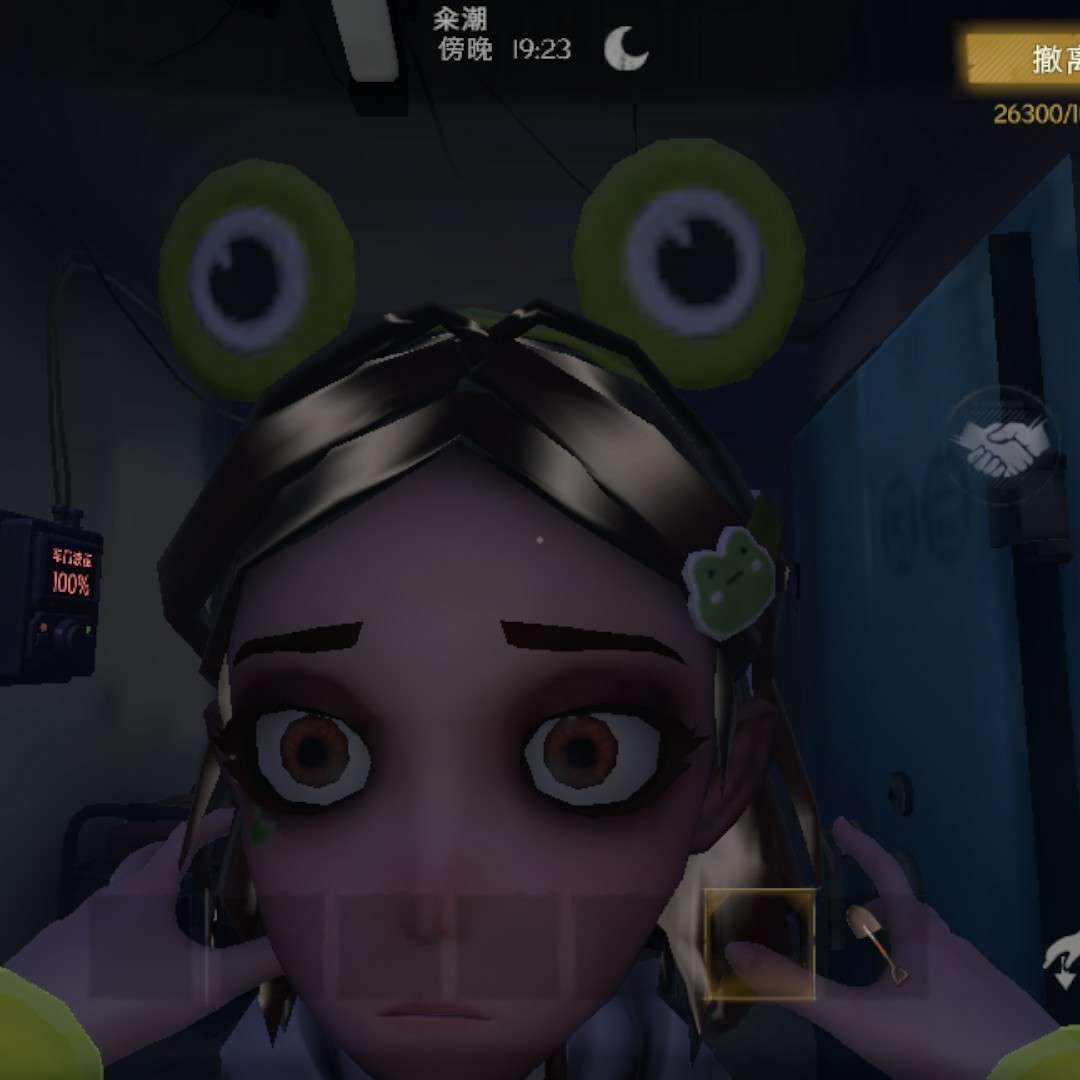This screenshot has width=1080, height=1080.
Task: Choose the gold-highlighted hotbar slot
Action: (759, 944)
